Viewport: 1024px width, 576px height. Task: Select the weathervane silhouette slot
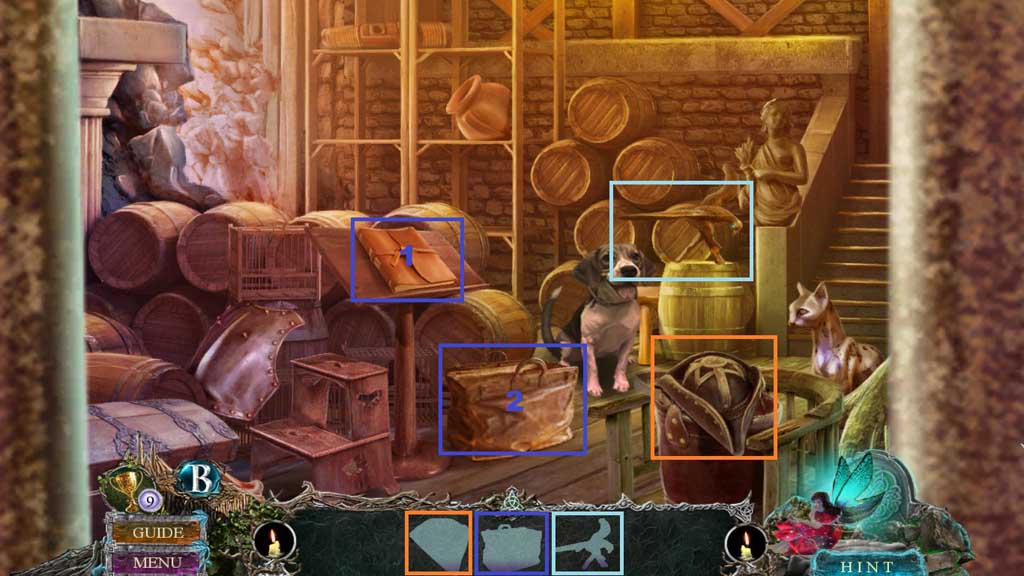point(587,543)
